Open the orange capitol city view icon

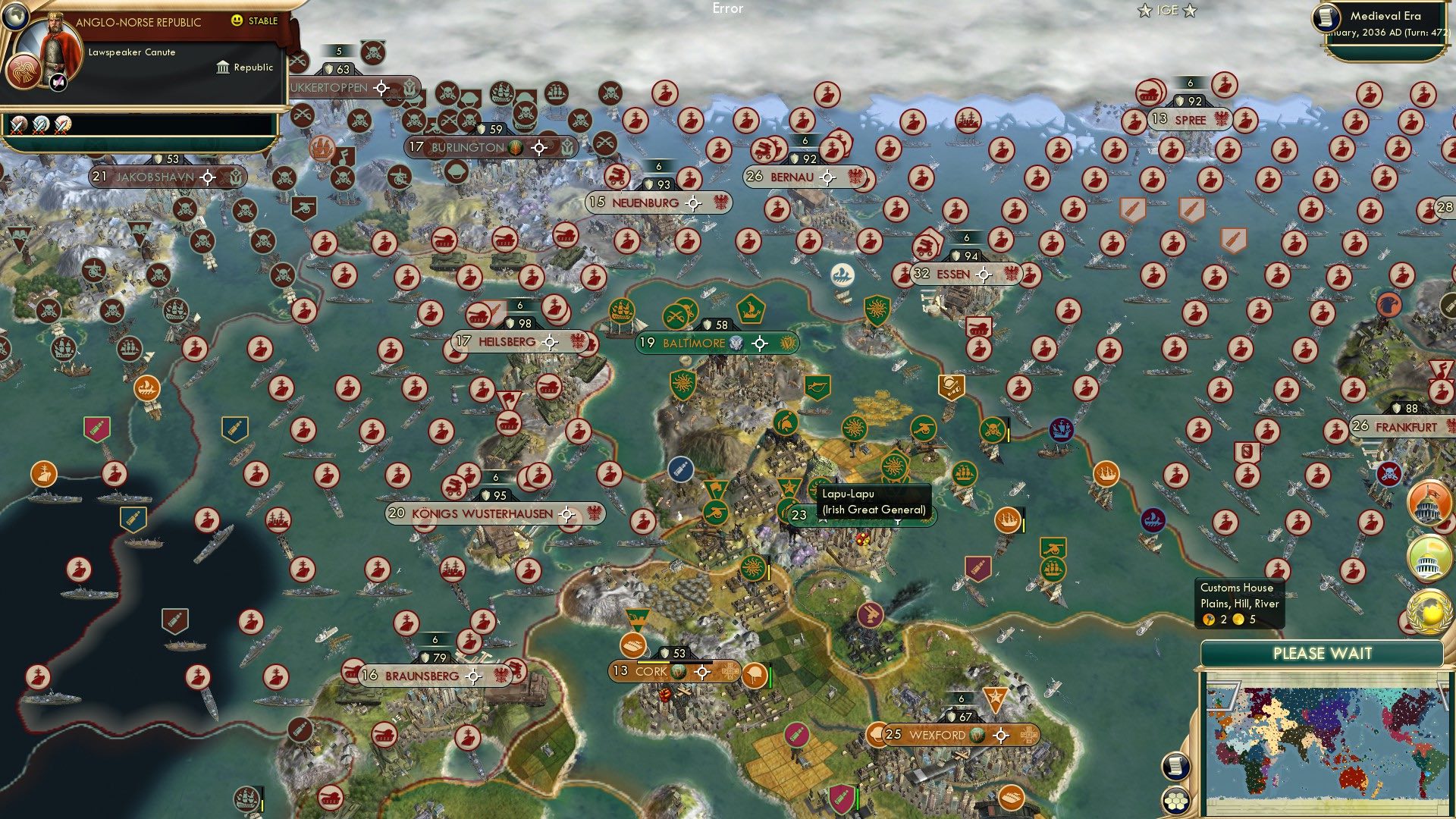(1429, 502)
